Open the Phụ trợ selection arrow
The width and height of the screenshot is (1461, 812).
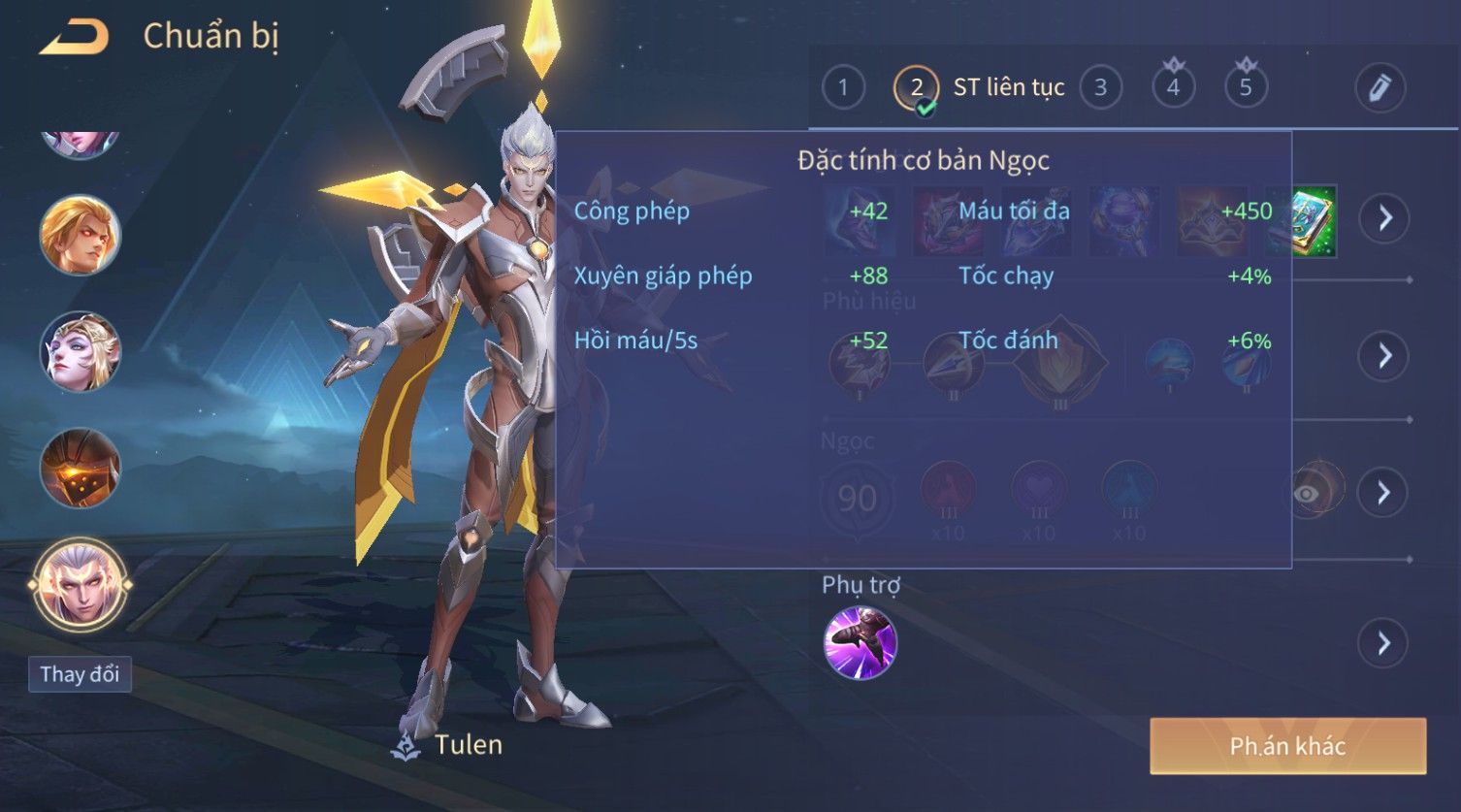coord(1384,643)
